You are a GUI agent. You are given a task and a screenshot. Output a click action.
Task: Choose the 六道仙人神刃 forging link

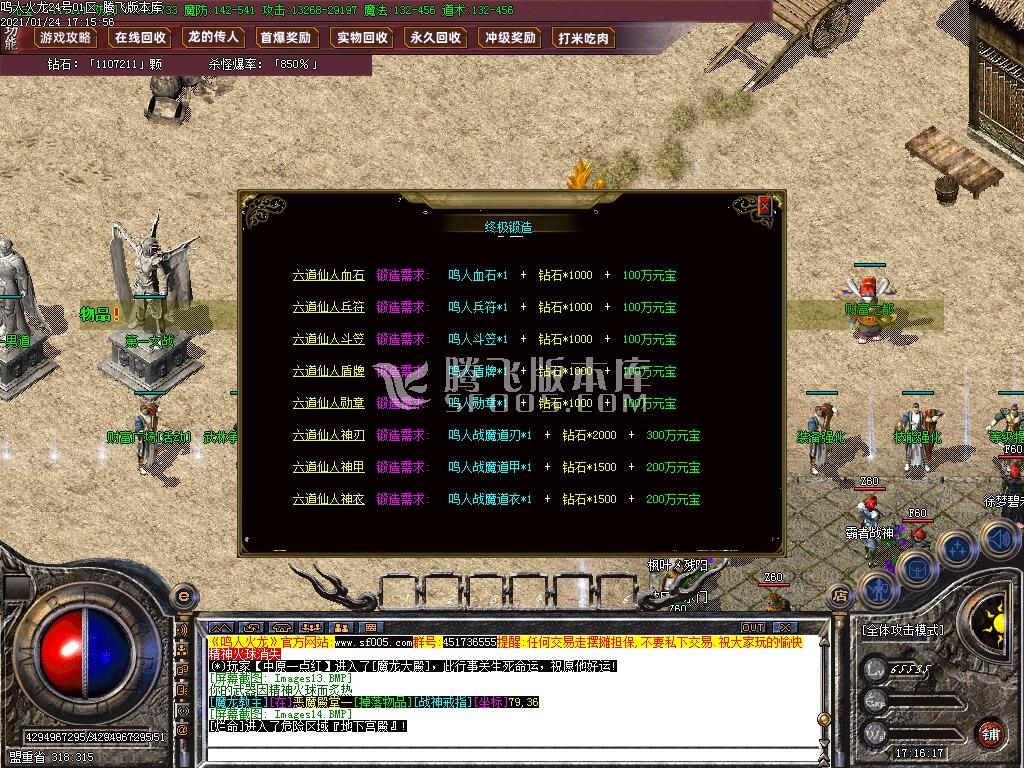click(x=328, y=435)
